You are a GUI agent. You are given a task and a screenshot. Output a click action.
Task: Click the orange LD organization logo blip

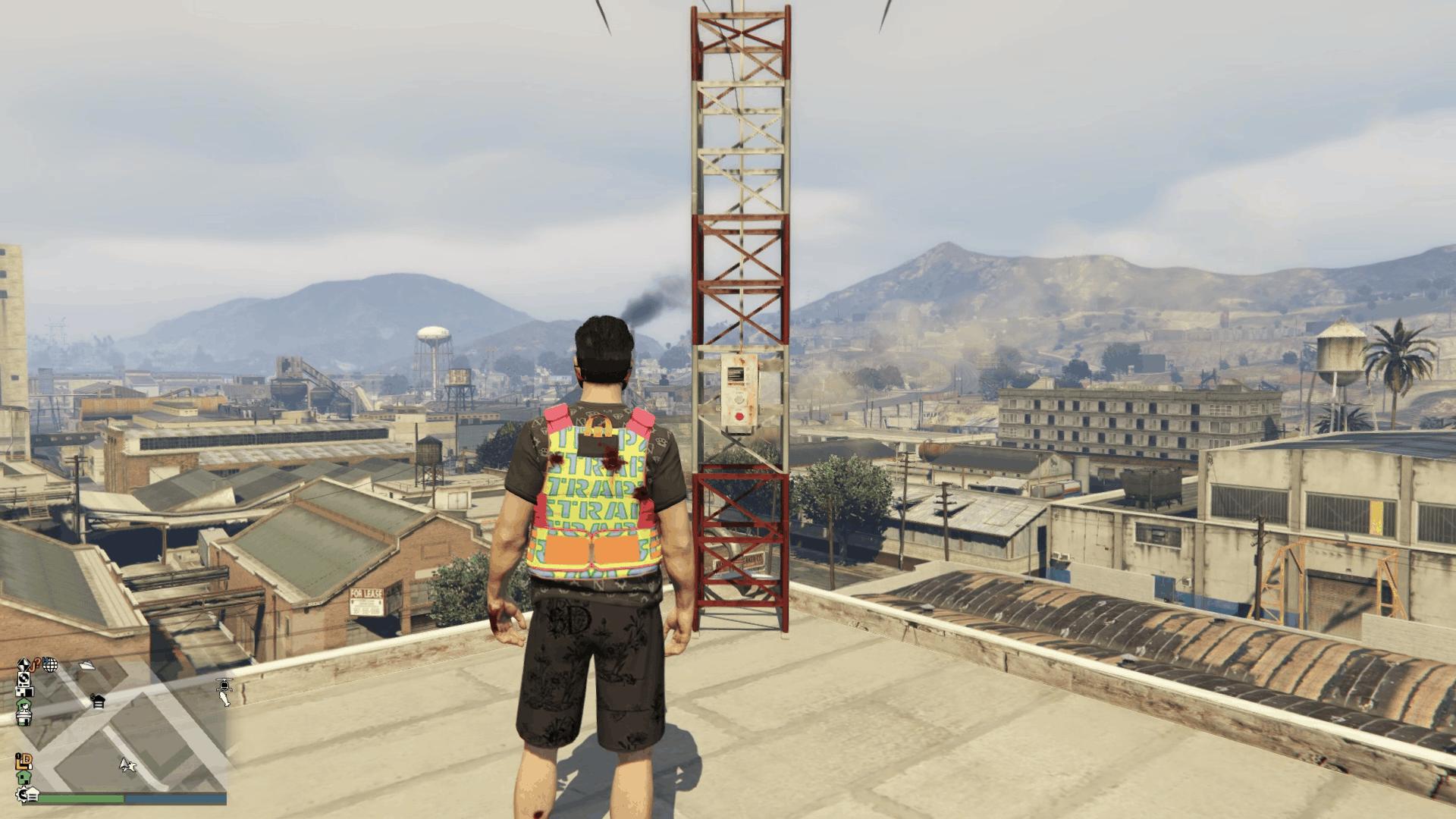click(x=26, y=761)
